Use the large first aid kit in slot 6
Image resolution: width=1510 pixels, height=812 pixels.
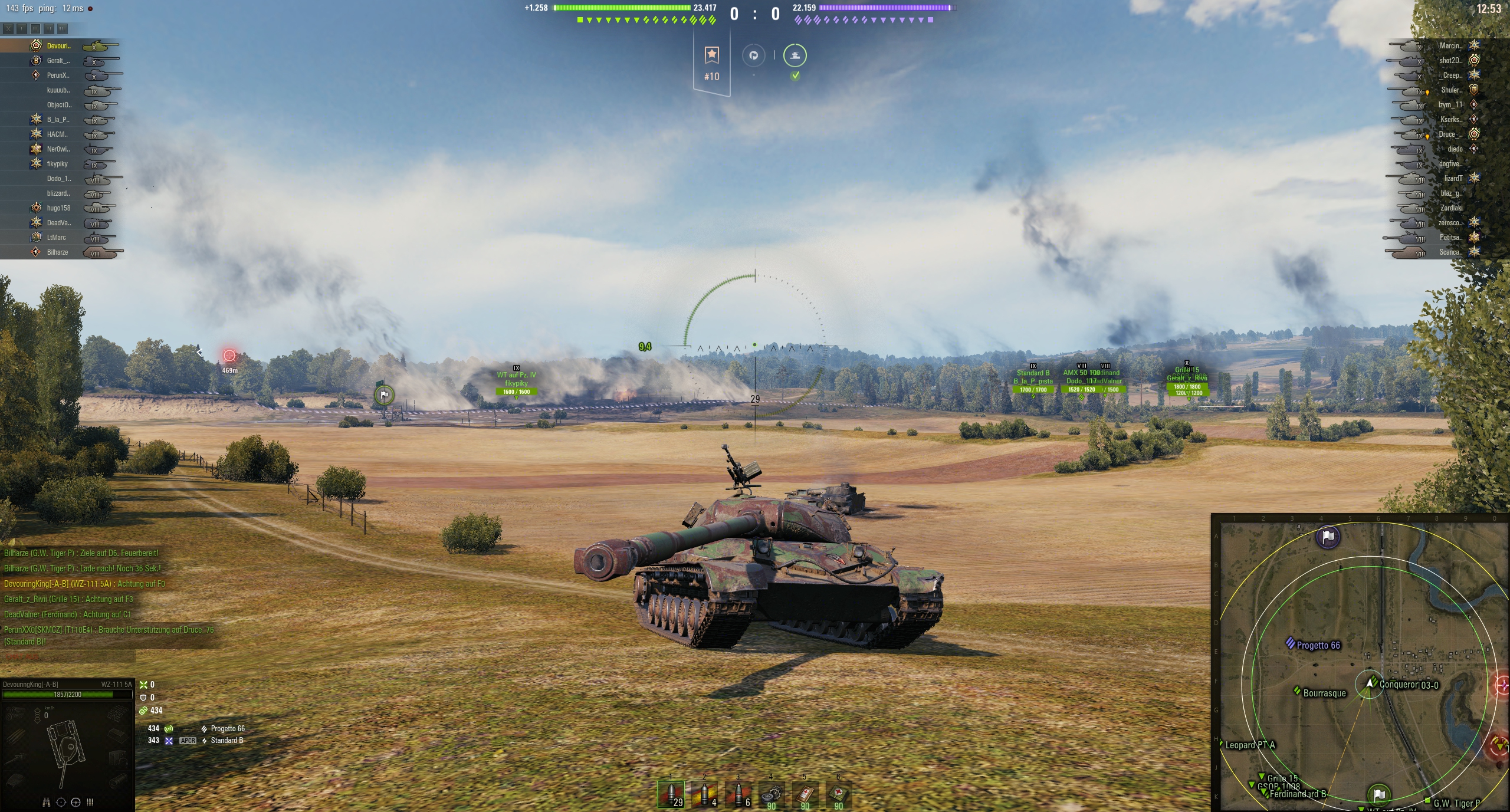(x=837, y=796)
